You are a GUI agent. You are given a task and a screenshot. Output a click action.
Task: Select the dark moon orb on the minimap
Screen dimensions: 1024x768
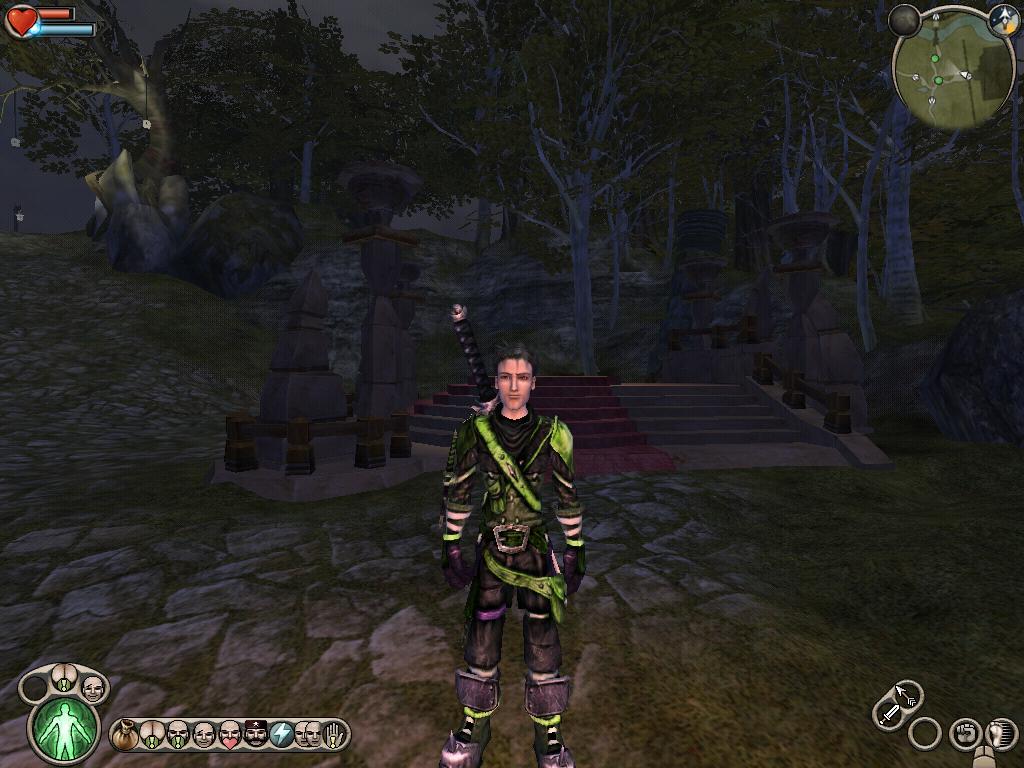(x=904, y=19)
